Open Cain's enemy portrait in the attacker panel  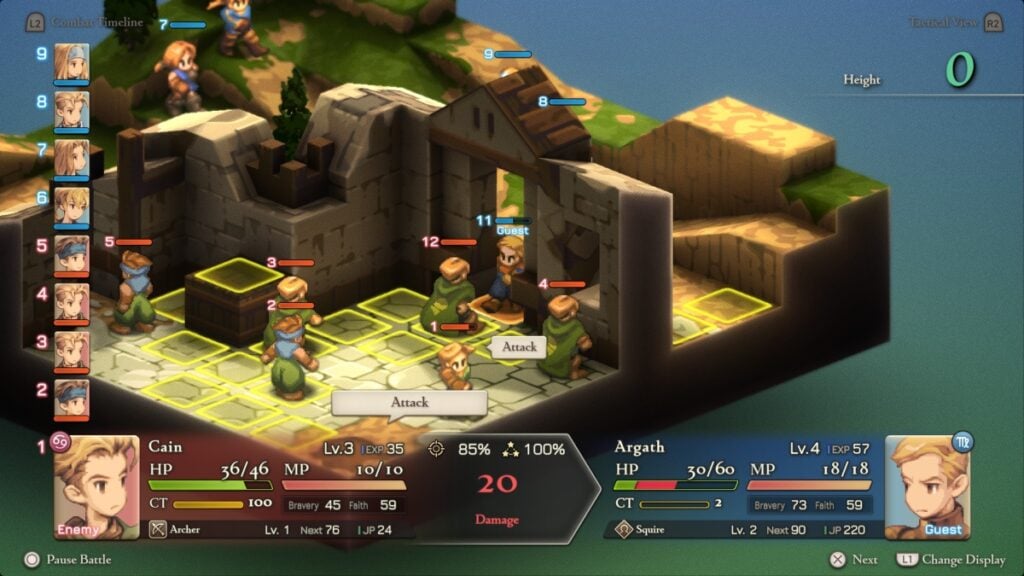coord(96,486)
